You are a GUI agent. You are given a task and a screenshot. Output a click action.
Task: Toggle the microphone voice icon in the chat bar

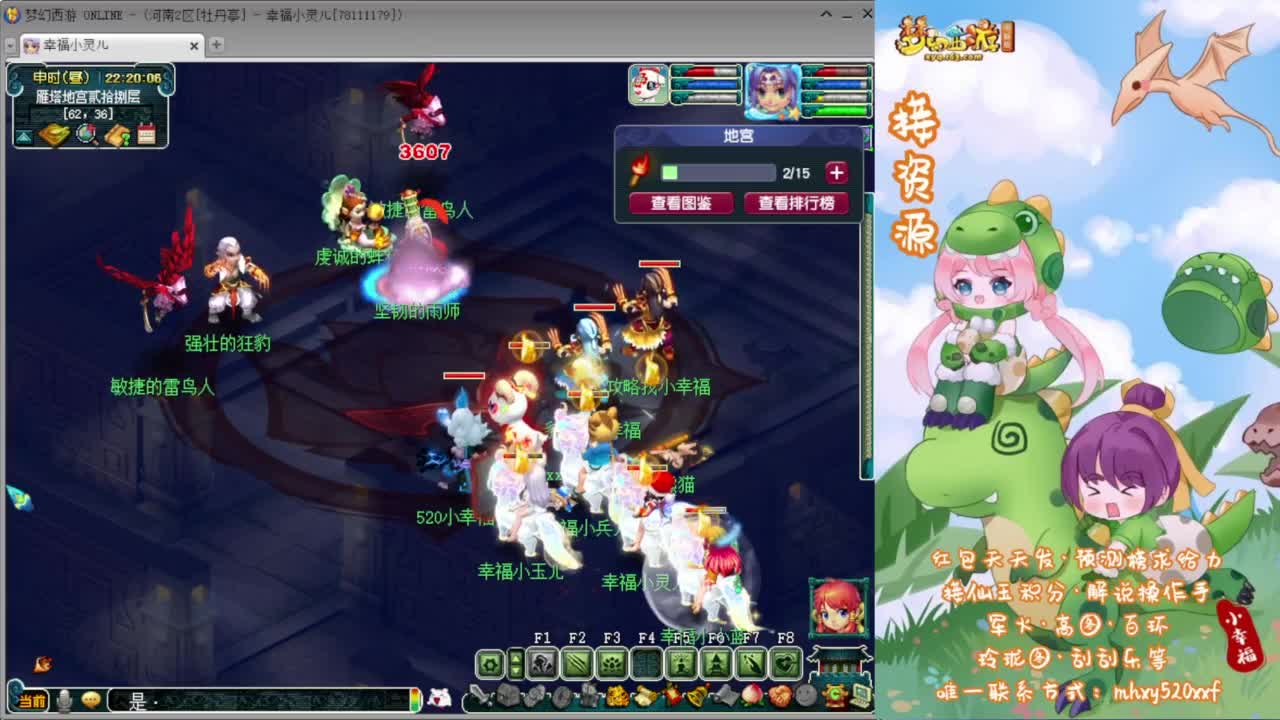pyautogui.click(x=62, y=703)
